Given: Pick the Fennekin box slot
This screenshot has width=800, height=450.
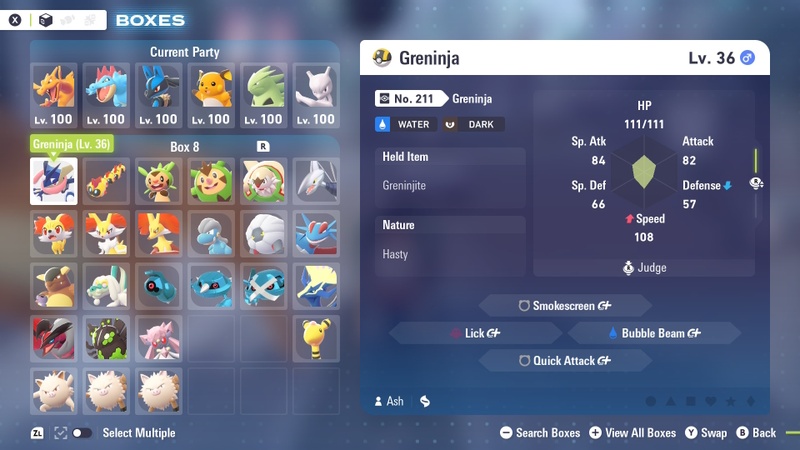Looking at the screenshot, I should [x=54, y=233].
